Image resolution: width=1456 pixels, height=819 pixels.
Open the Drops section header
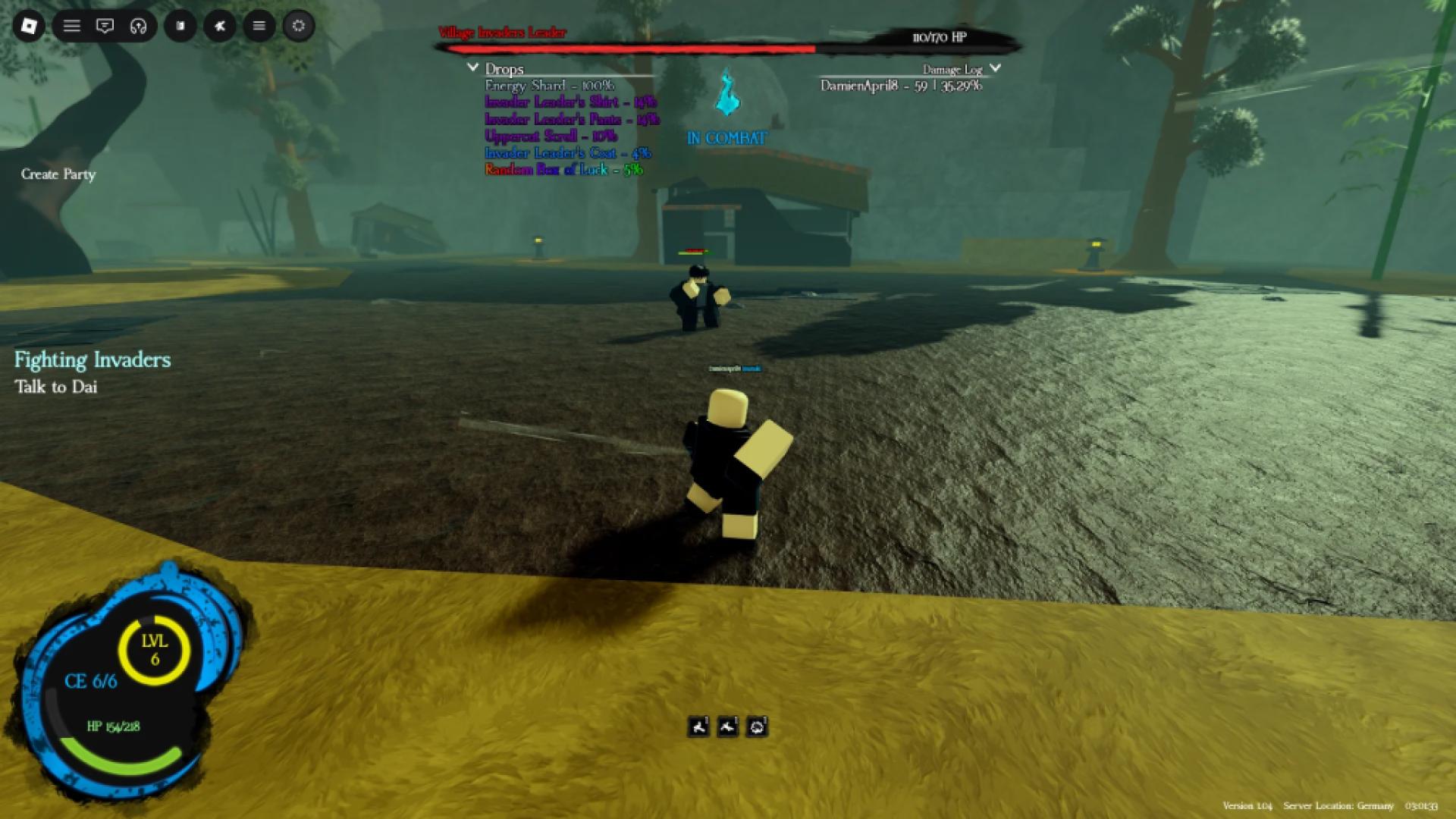click(x=505, y=69)
